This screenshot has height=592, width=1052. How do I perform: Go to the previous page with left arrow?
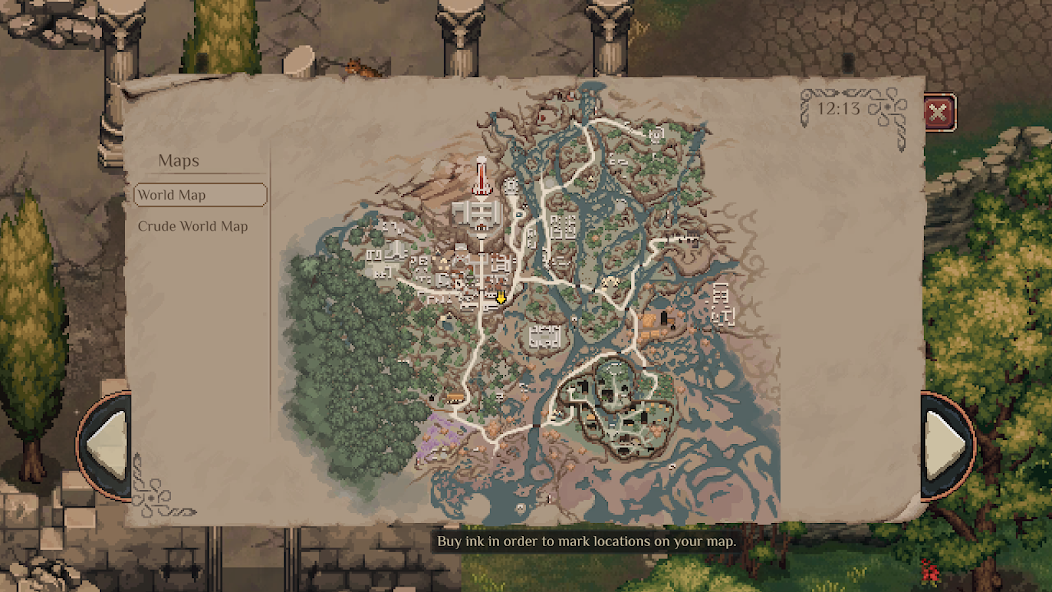tap(108, 445)
